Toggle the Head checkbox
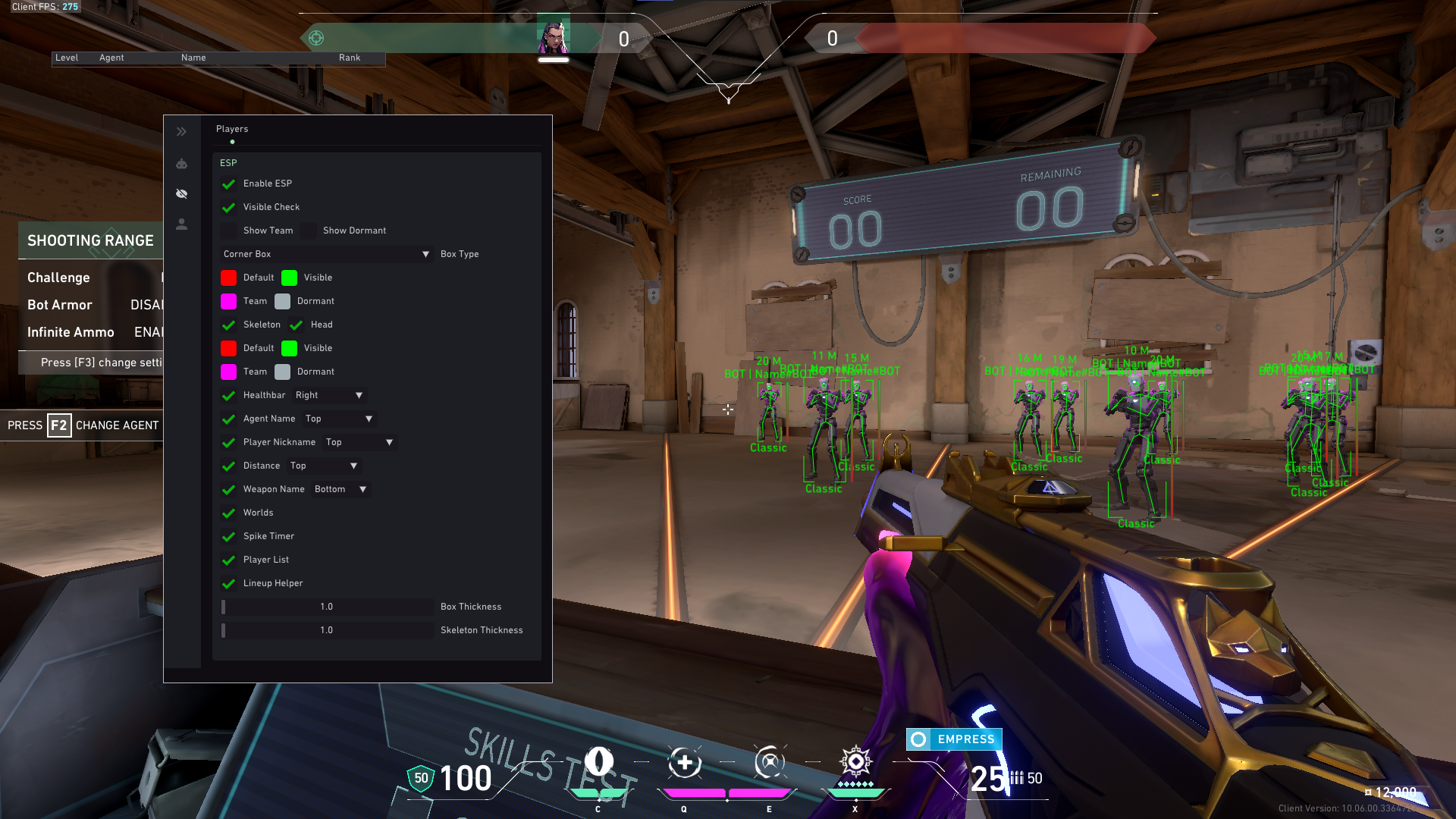The height and width of the screenshot is (819, 1456). pos(297,325)
